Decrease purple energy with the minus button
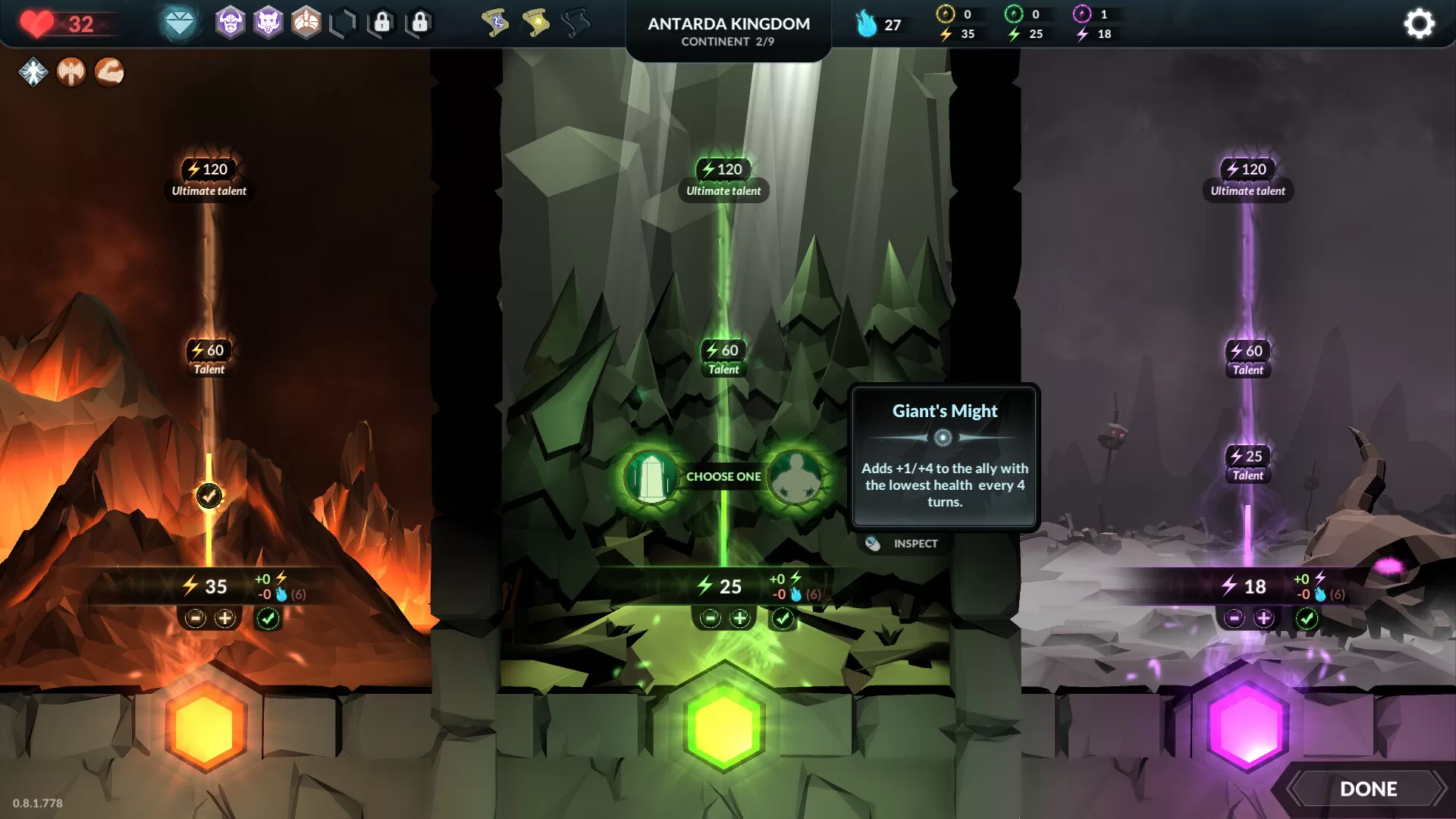1456x819 pixels. [x=1234, y=618]
